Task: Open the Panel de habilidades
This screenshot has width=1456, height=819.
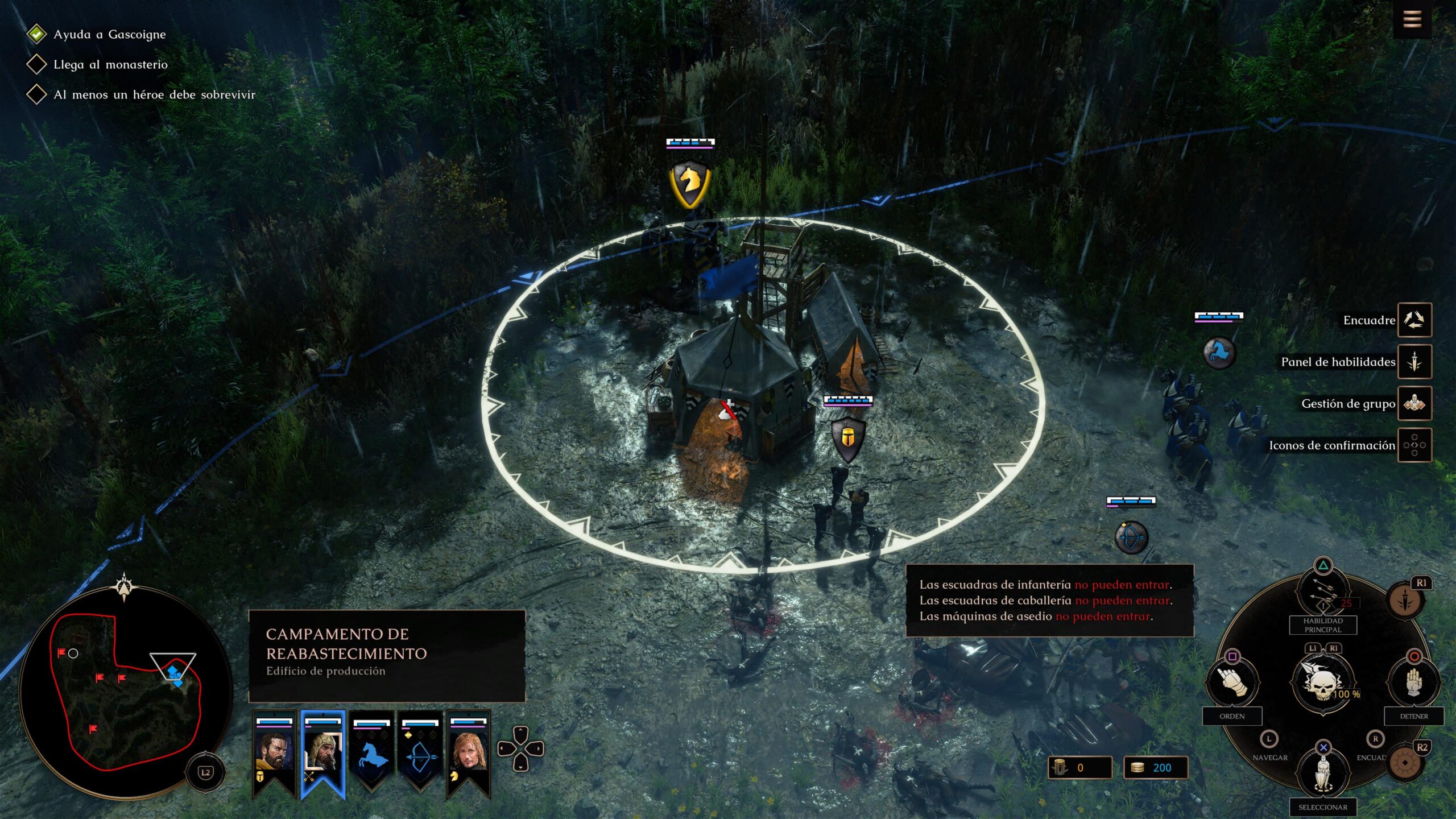Action: click(x=1414, y=361)
